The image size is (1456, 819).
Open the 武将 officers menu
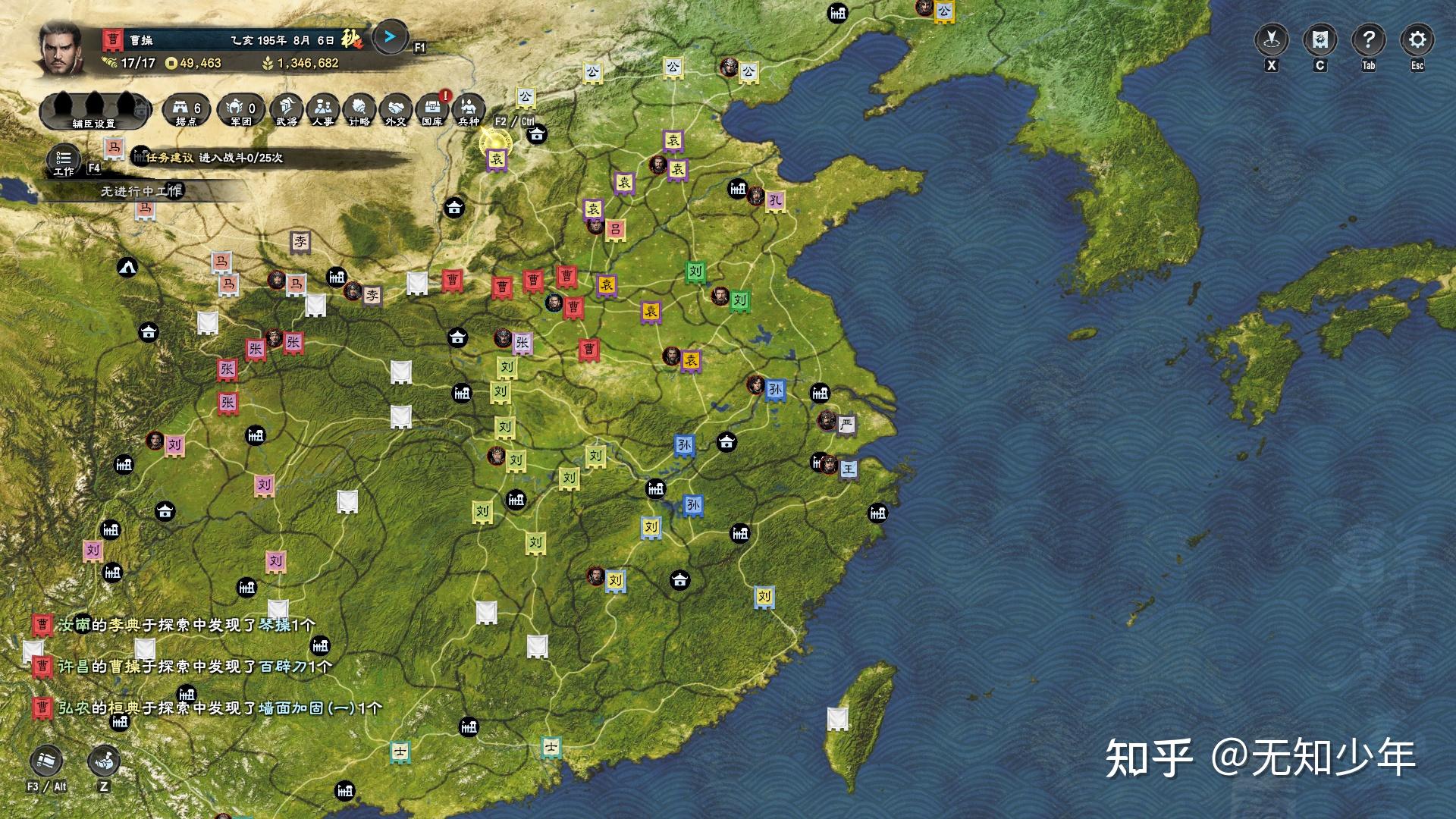point(286,110)
